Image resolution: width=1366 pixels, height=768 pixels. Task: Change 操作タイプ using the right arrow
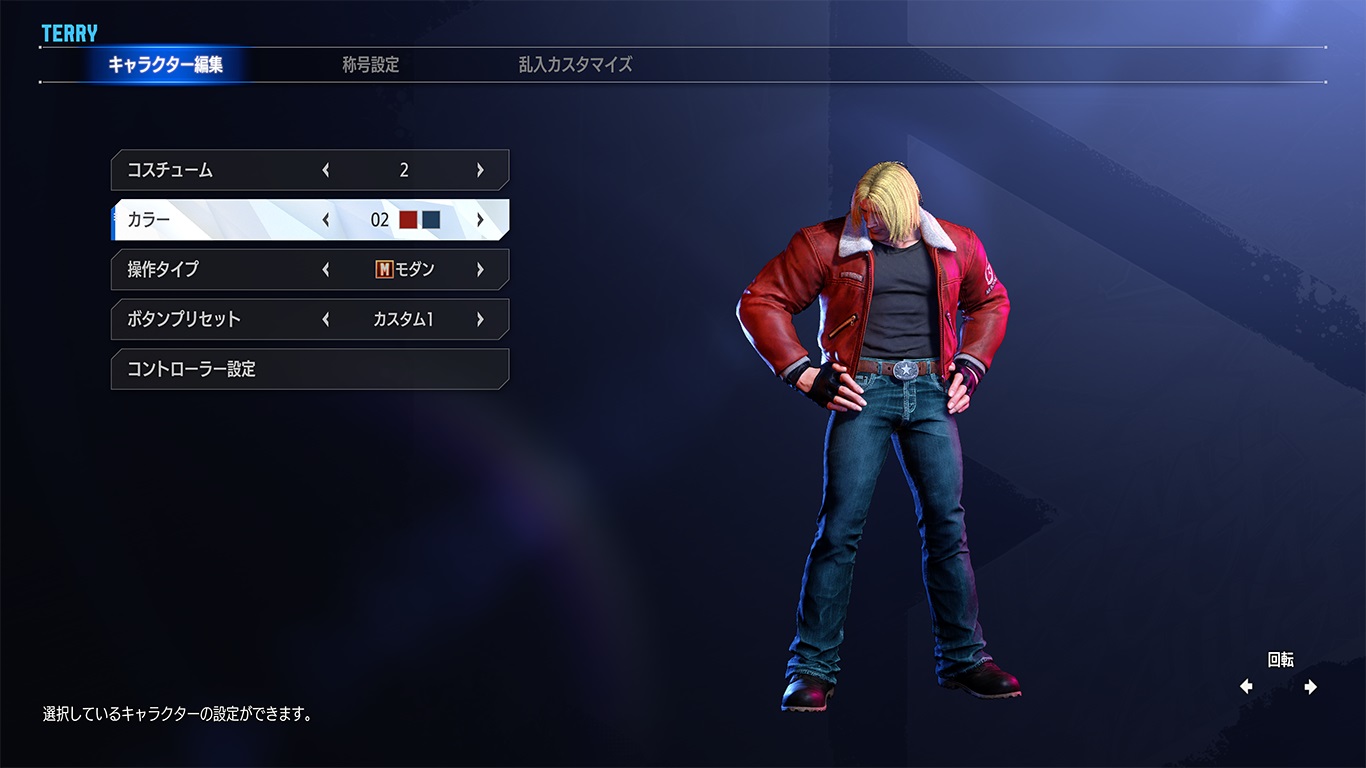pyautogui.click(x=480, y=270)
